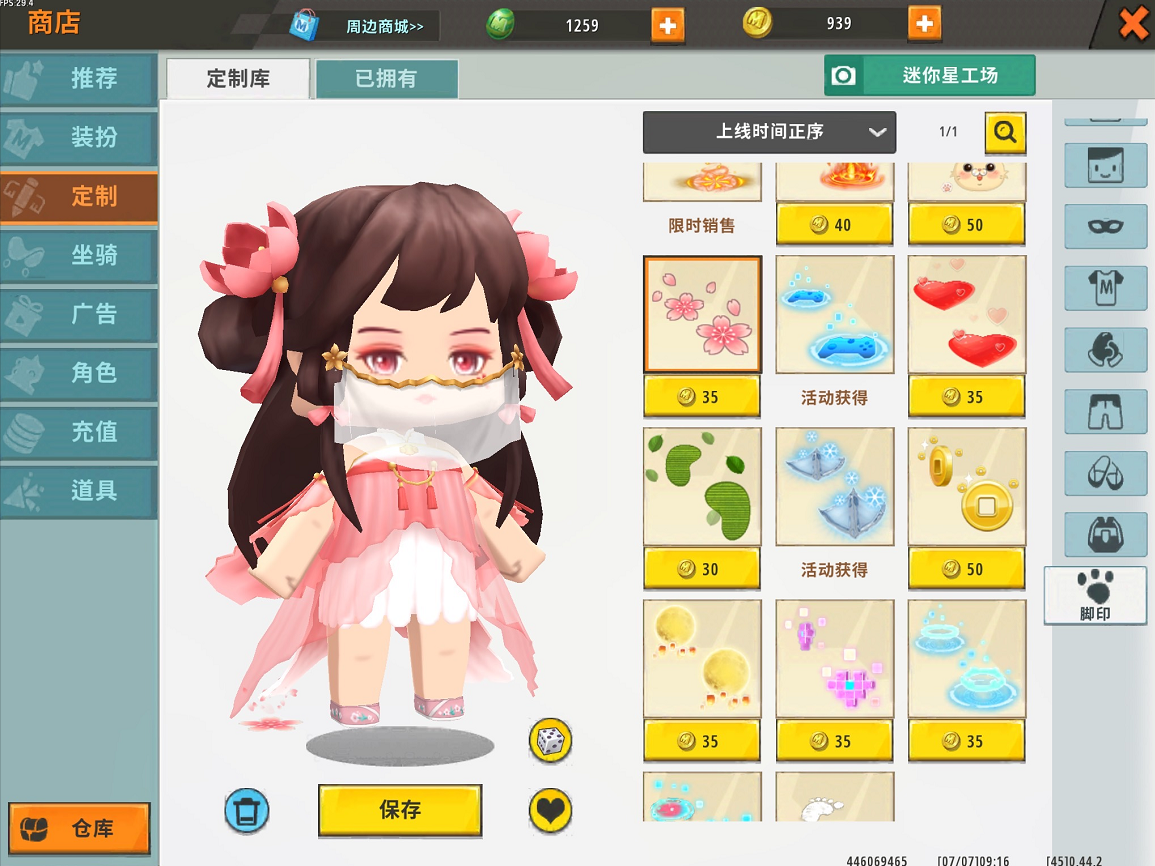
Task: Open the 上线时间正序 sort dropdown
Action: pyautogui.click(x=769, y=132)
